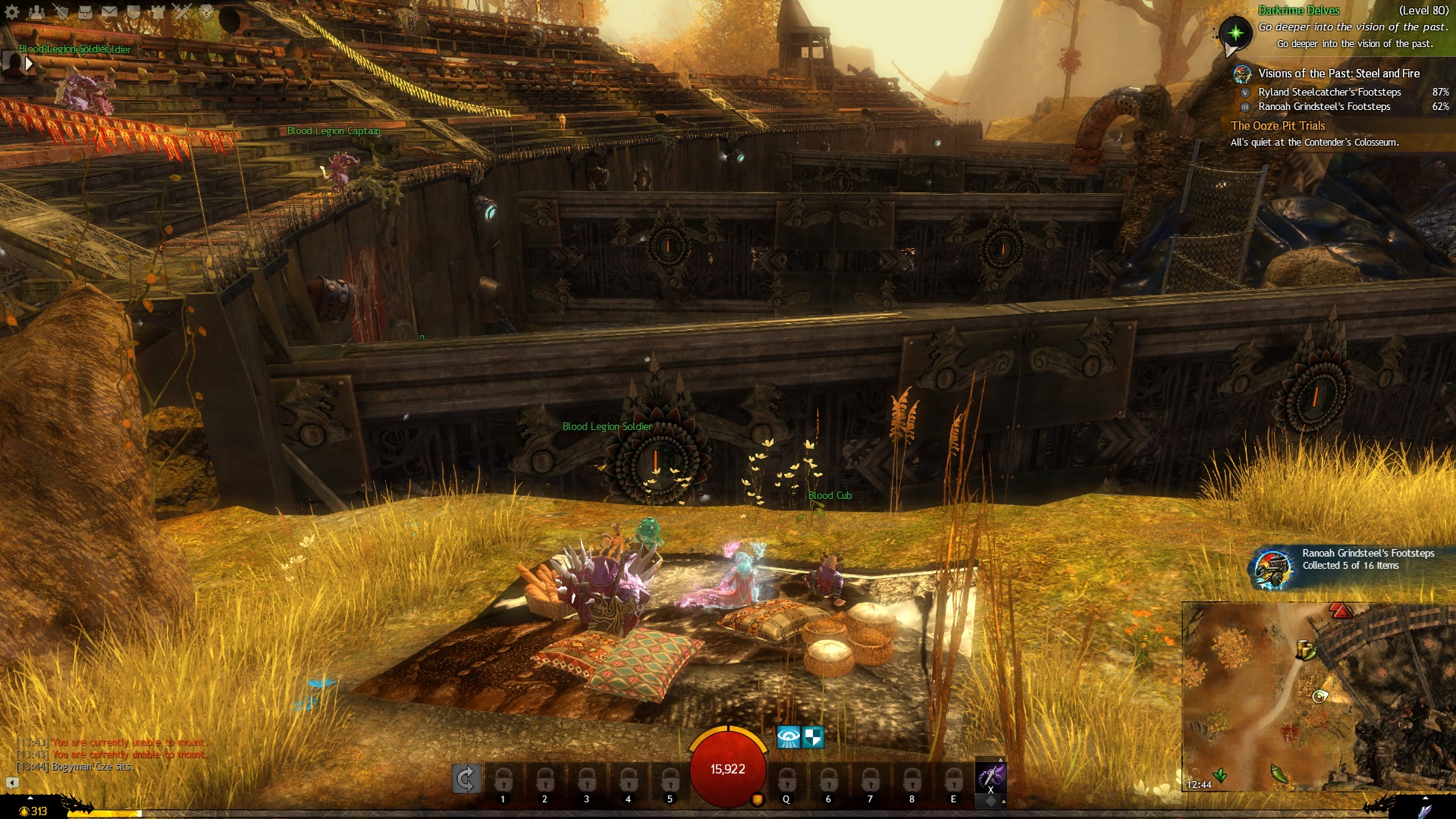The height and width of the screenshot is (819, 1456).
Task: Open The Ooze Pit Trials event entry
Action: click(x=1278, y=126)
